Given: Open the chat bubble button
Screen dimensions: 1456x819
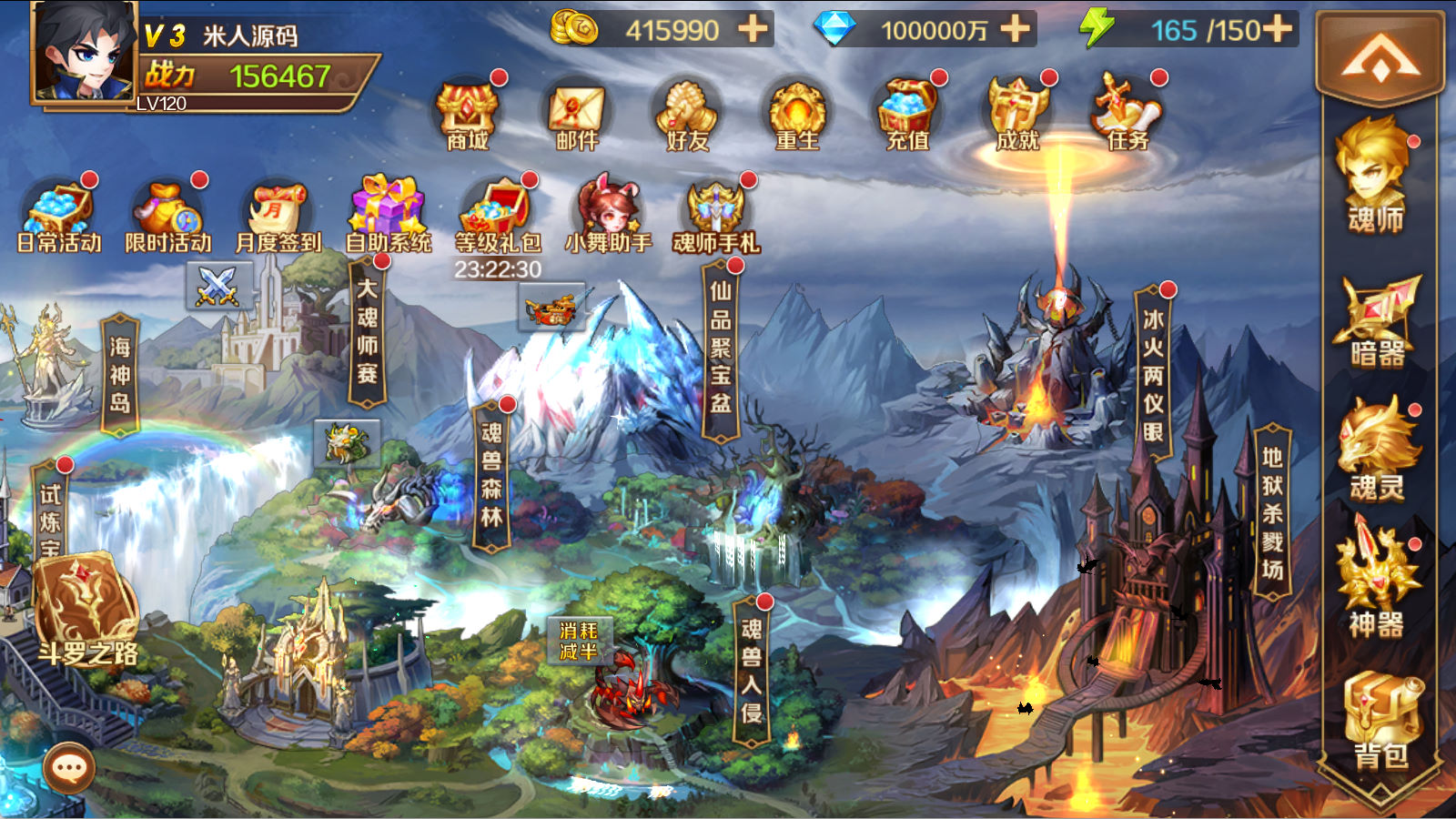Looking at the screenshot, I should (x=69, y=768).
